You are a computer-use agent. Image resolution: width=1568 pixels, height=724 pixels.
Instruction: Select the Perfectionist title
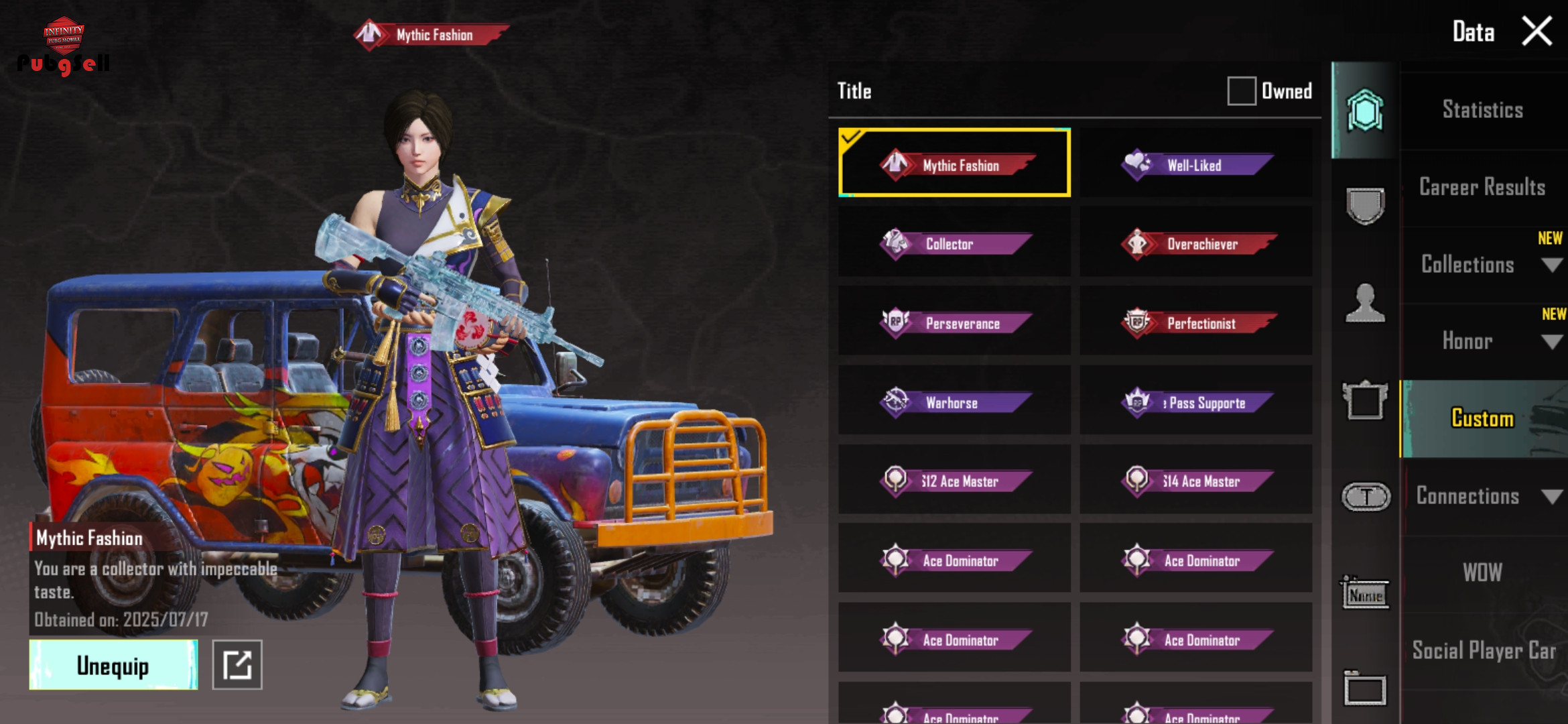coord(1196,322)
